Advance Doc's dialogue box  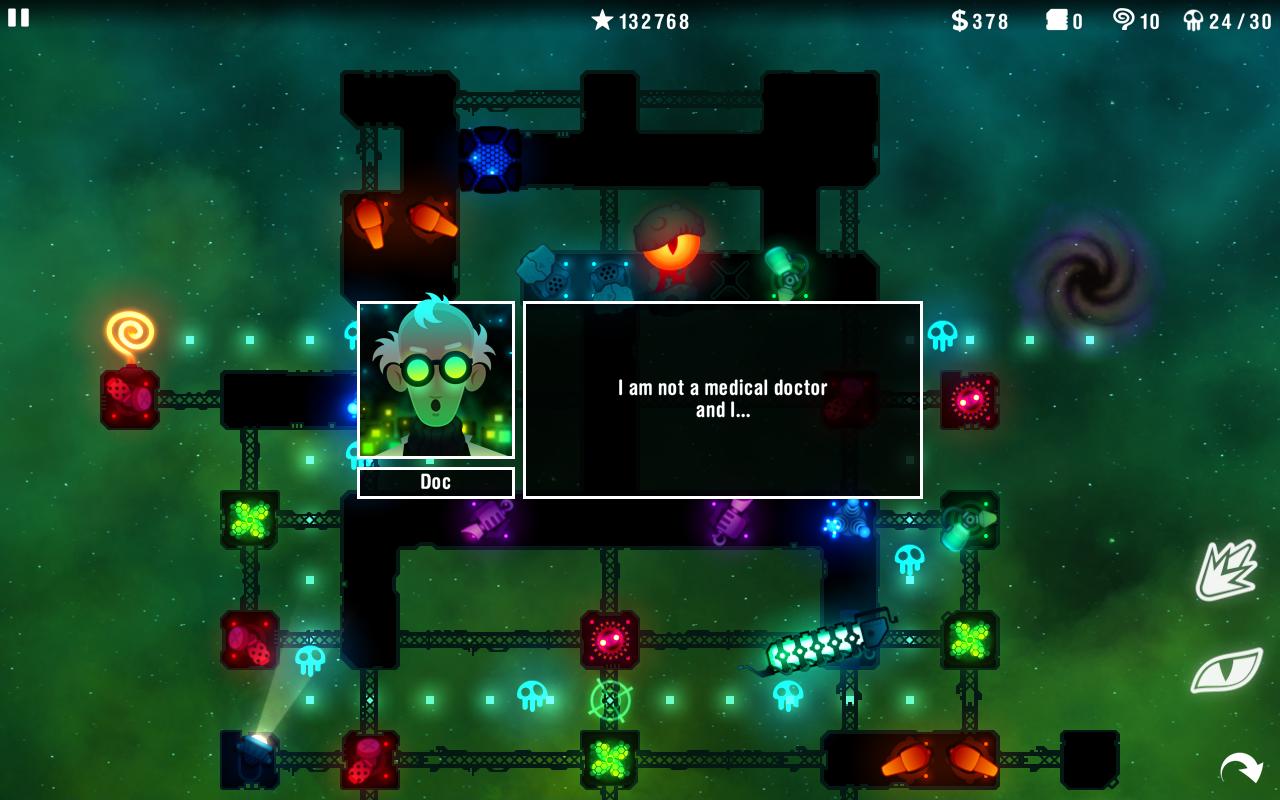click(720, 398)
